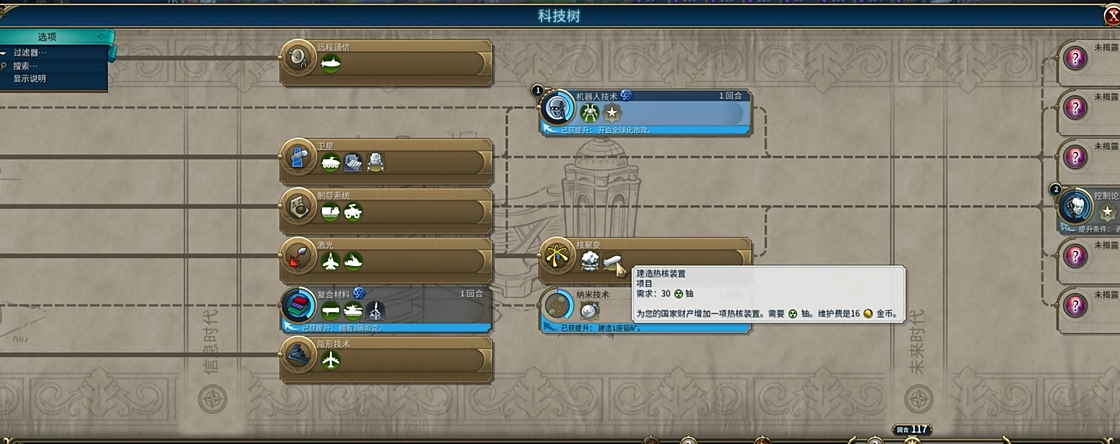Research the 机器人技术 Robotics technology
Viewport: 1120px width, 444px height.
(660, 110)
